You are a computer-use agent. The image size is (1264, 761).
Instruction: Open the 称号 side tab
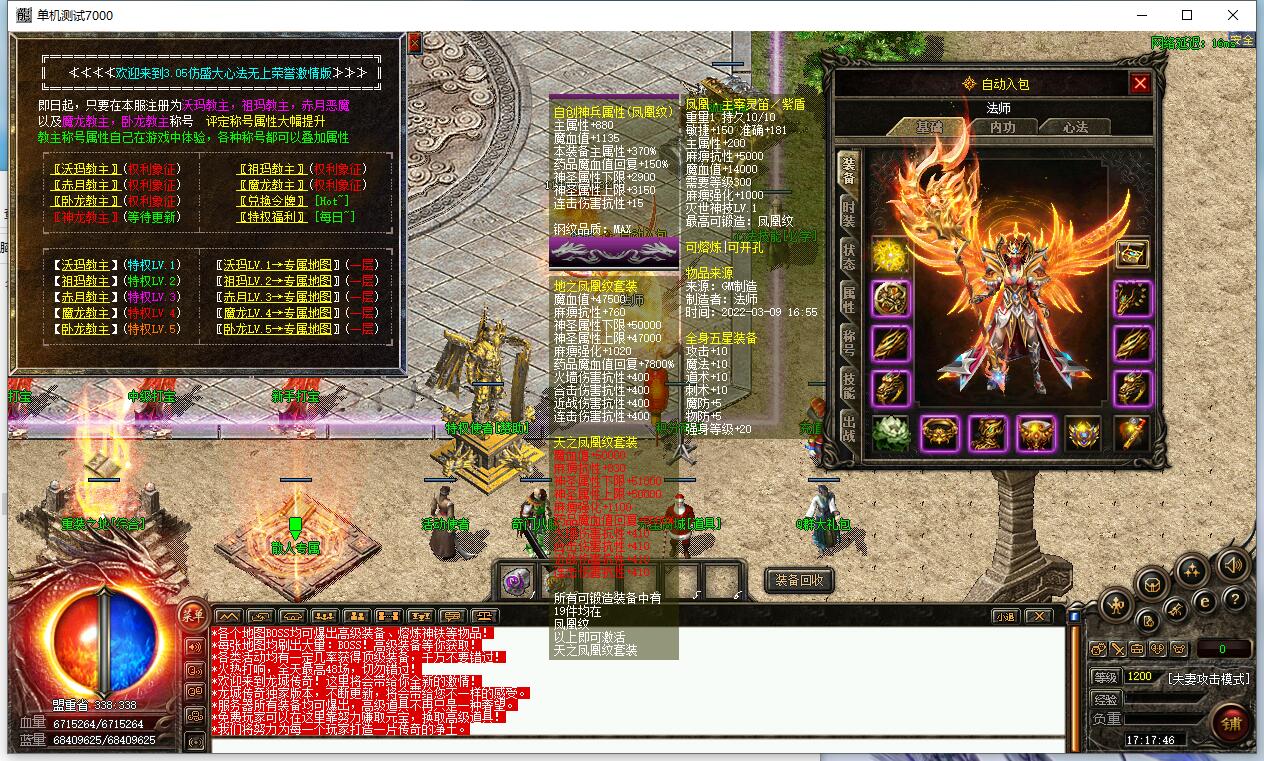coord(848,341)
